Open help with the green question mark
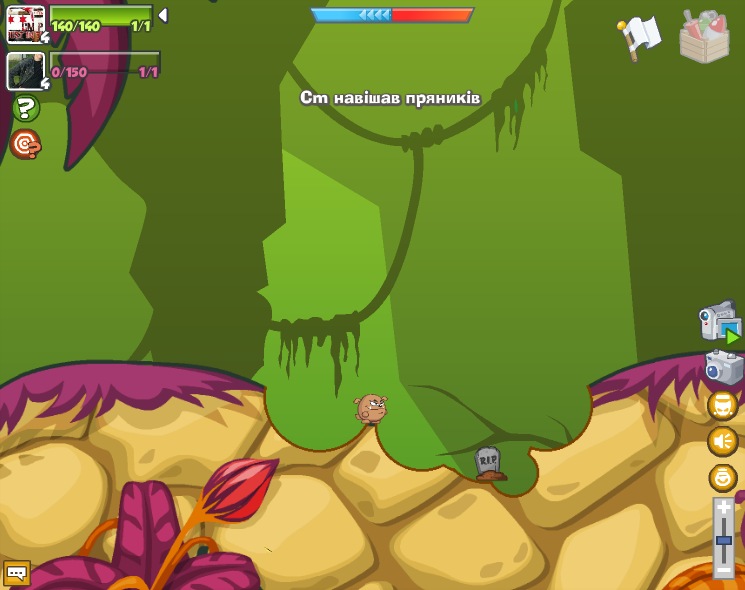This screenshot has height=590, width=745. [26, 108]
